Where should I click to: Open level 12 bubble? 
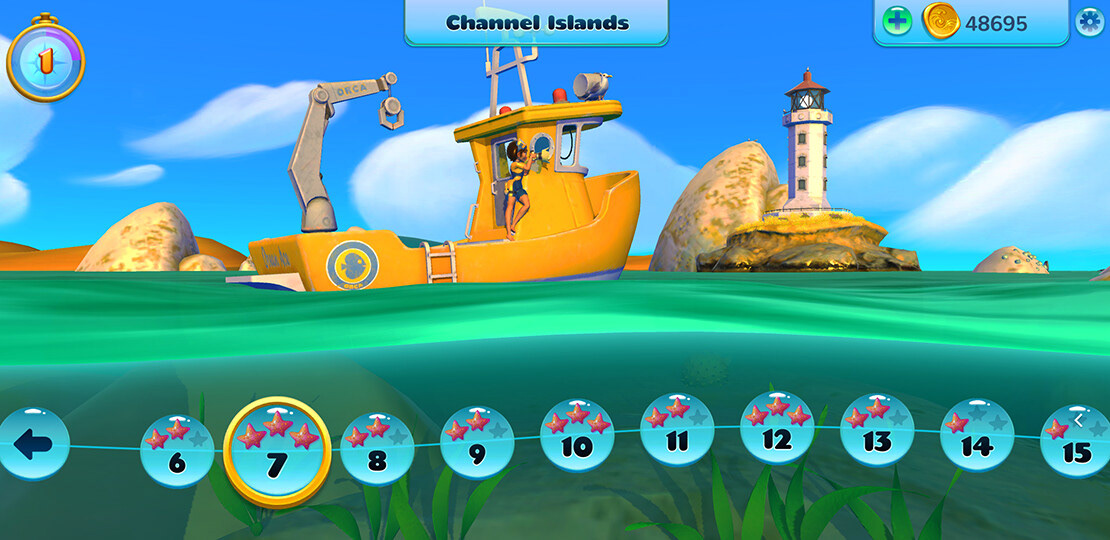pyautogui.click(x=777, y=429)
